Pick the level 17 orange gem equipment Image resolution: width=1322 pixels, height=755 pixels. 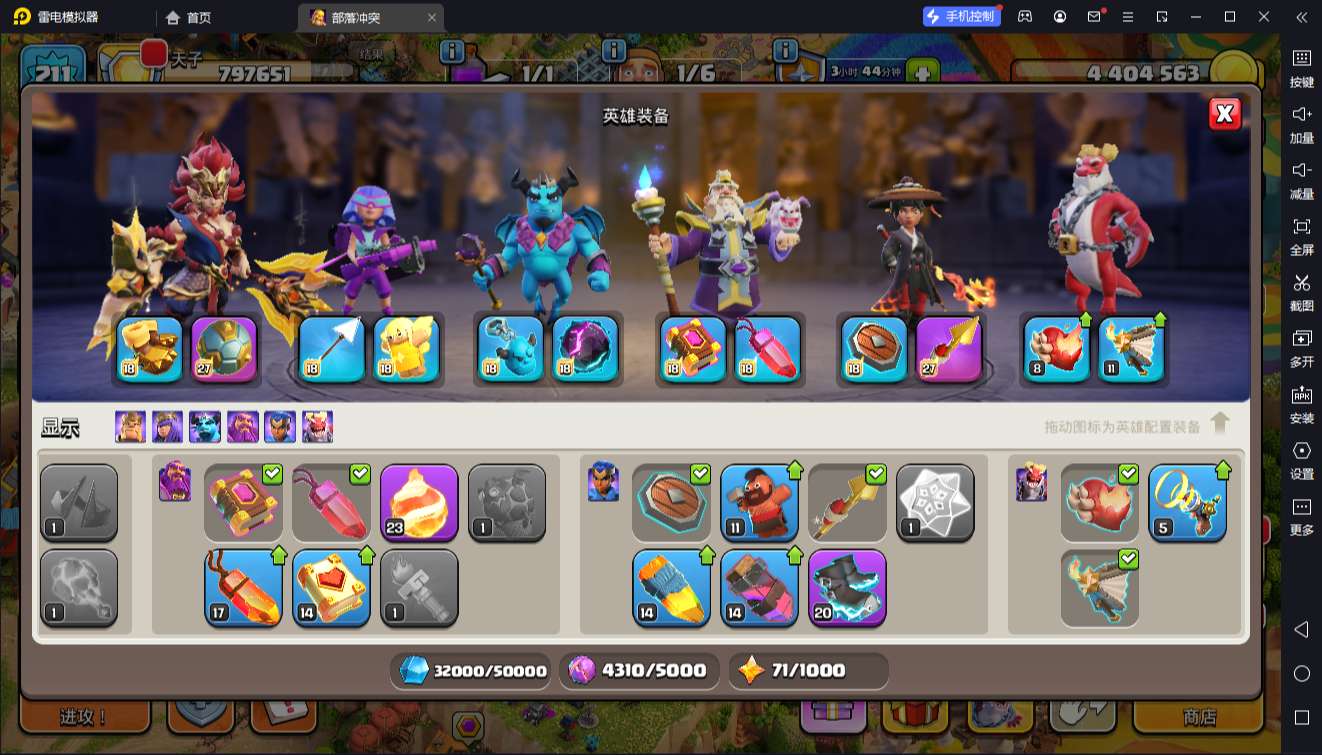coord(243,587)
